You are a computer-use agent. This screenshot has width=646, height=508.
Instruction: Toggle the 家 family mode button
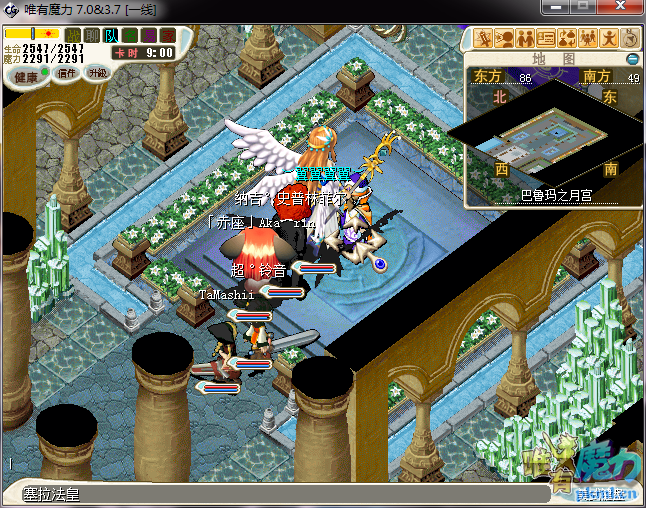point(167,36)
